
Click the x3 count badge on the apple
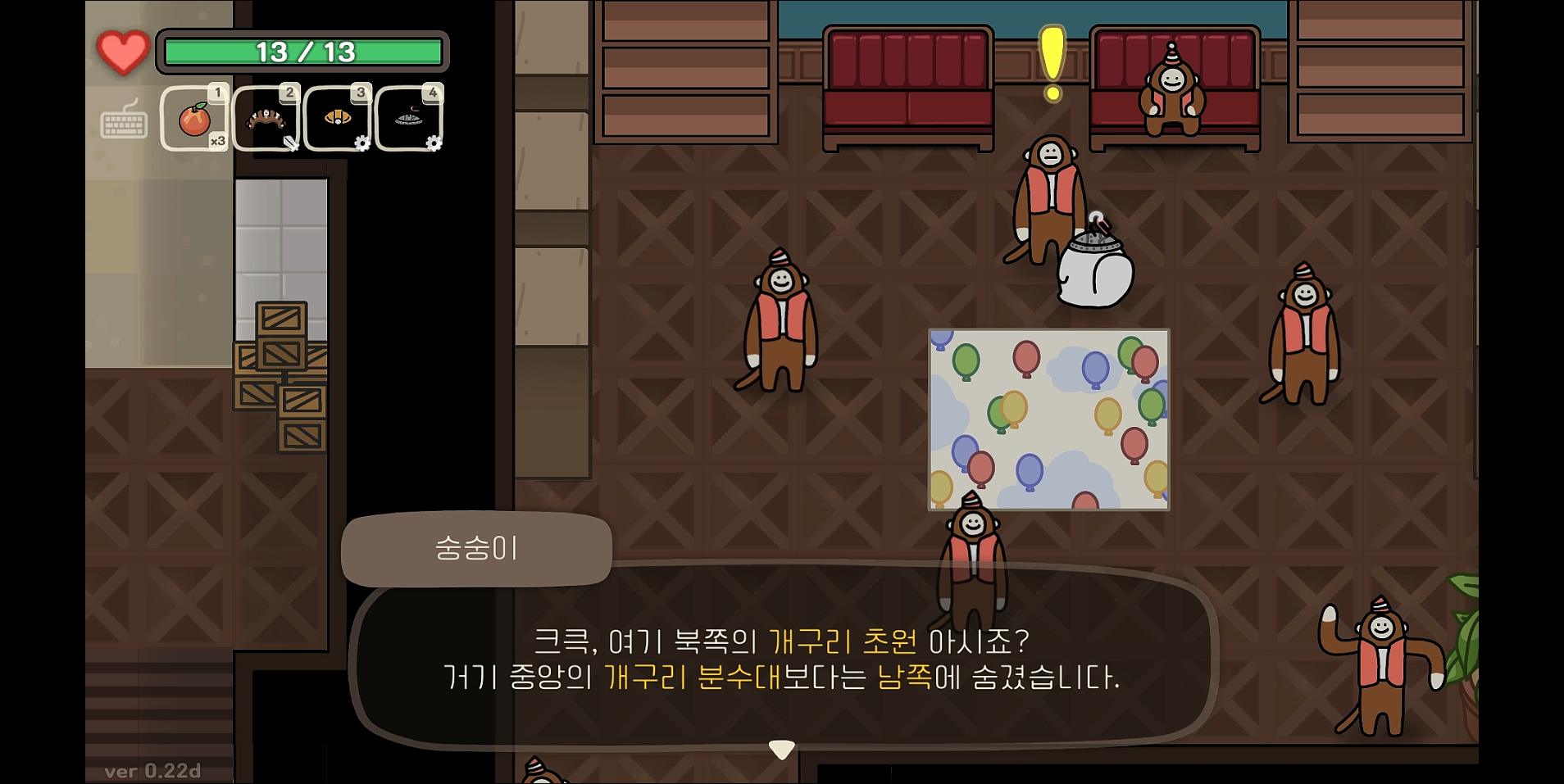pyautogui.click(x=219, y=141)
